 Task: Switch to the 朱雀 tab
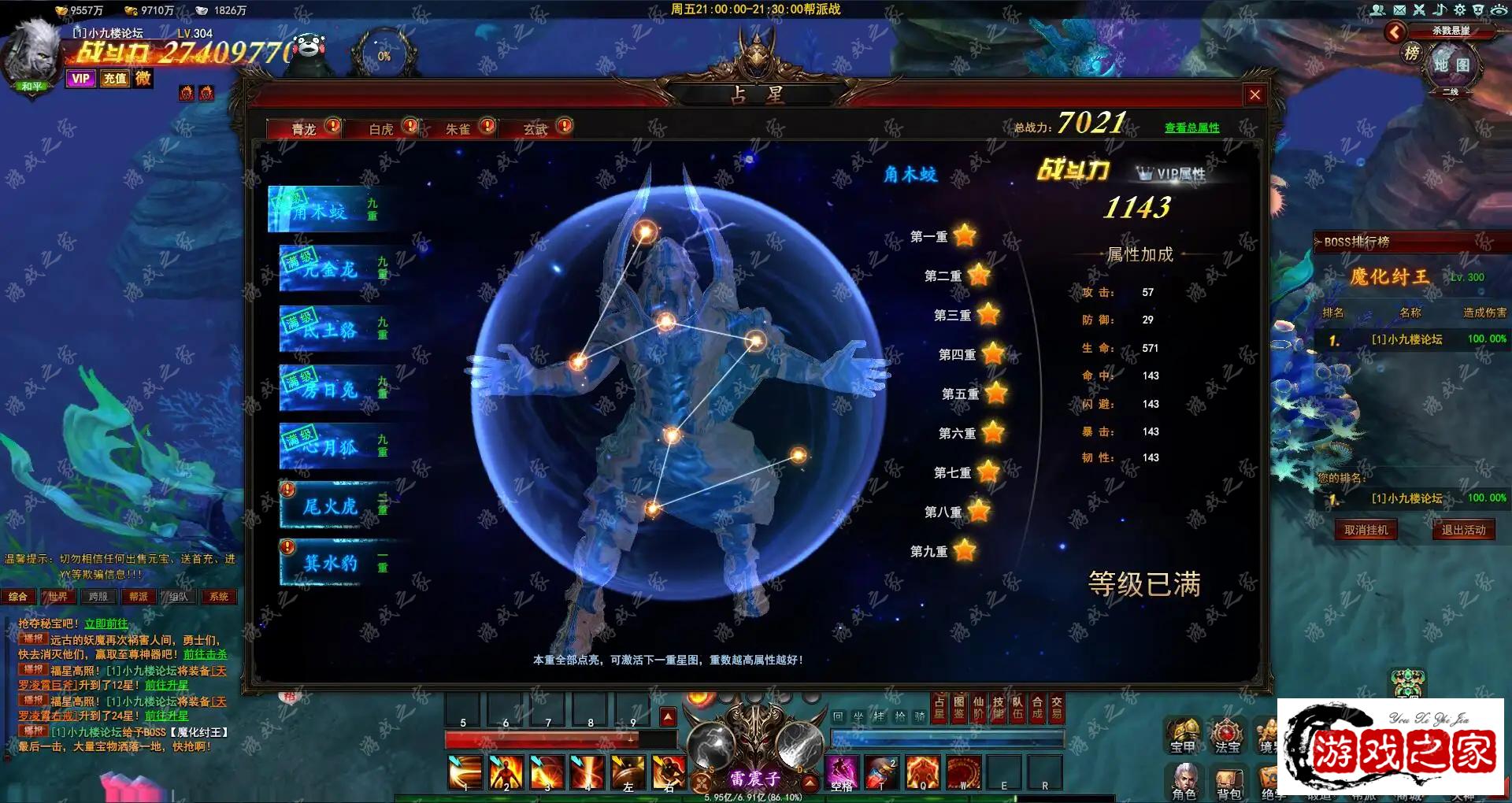(x=458, y=129)
